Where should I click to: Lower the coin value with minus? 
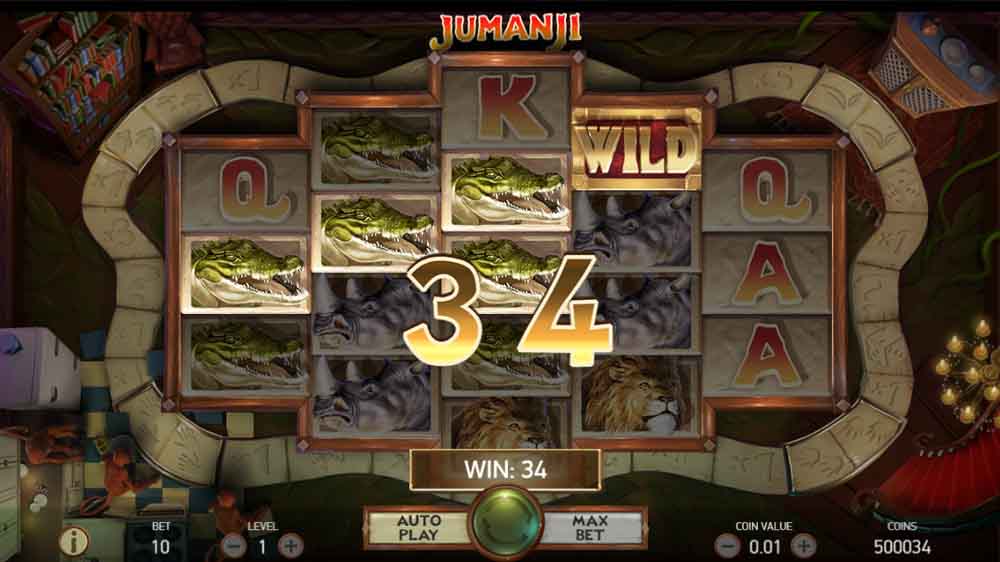coord(729,546)
